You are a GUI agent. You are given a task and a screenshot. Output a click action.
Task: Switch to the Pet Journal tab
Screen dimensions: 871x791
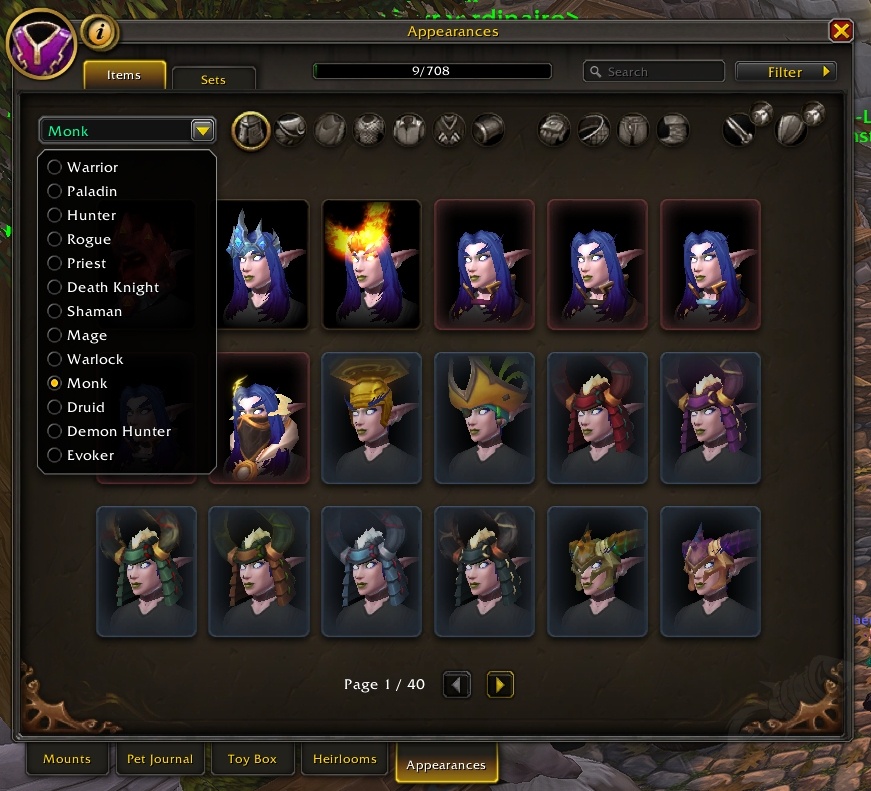point(160,759)
